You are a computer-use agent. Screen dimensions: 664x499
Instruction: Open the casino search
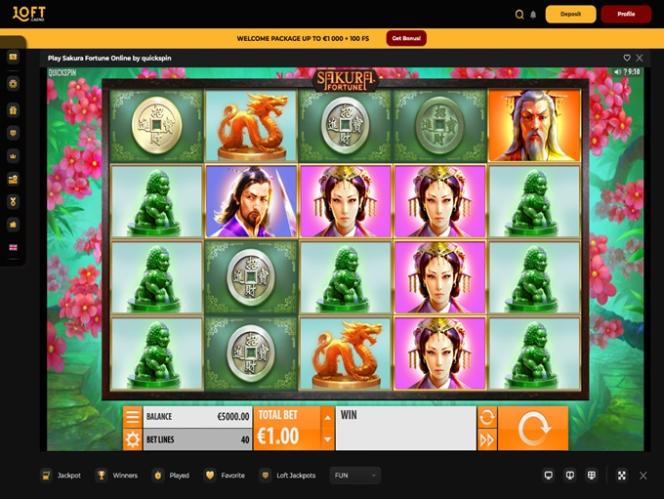coord(519,15)
